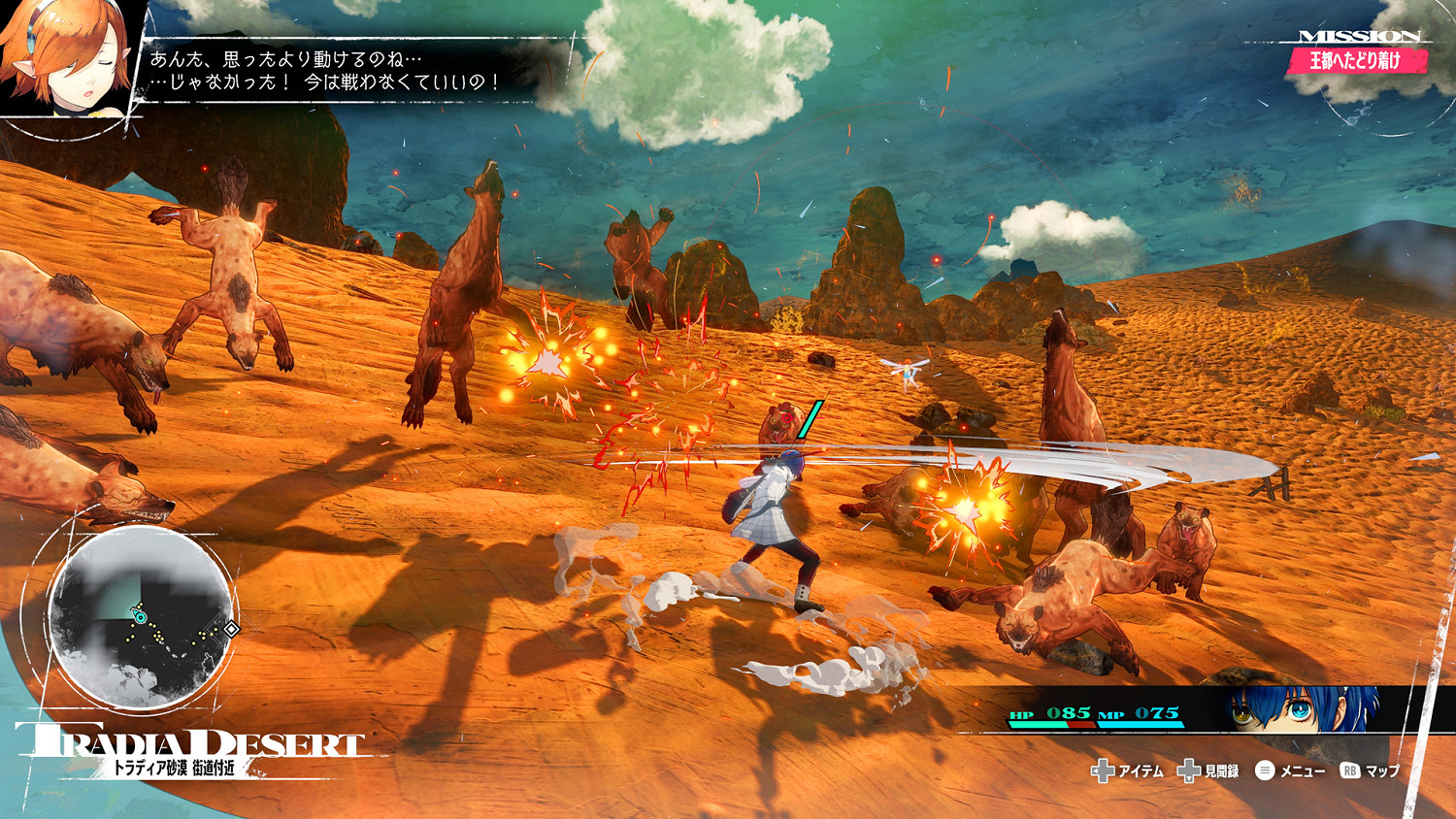Open the circular desert minimap
Image resolution: width=1456 pixels, height=819 pixels.
coord(142,618)
